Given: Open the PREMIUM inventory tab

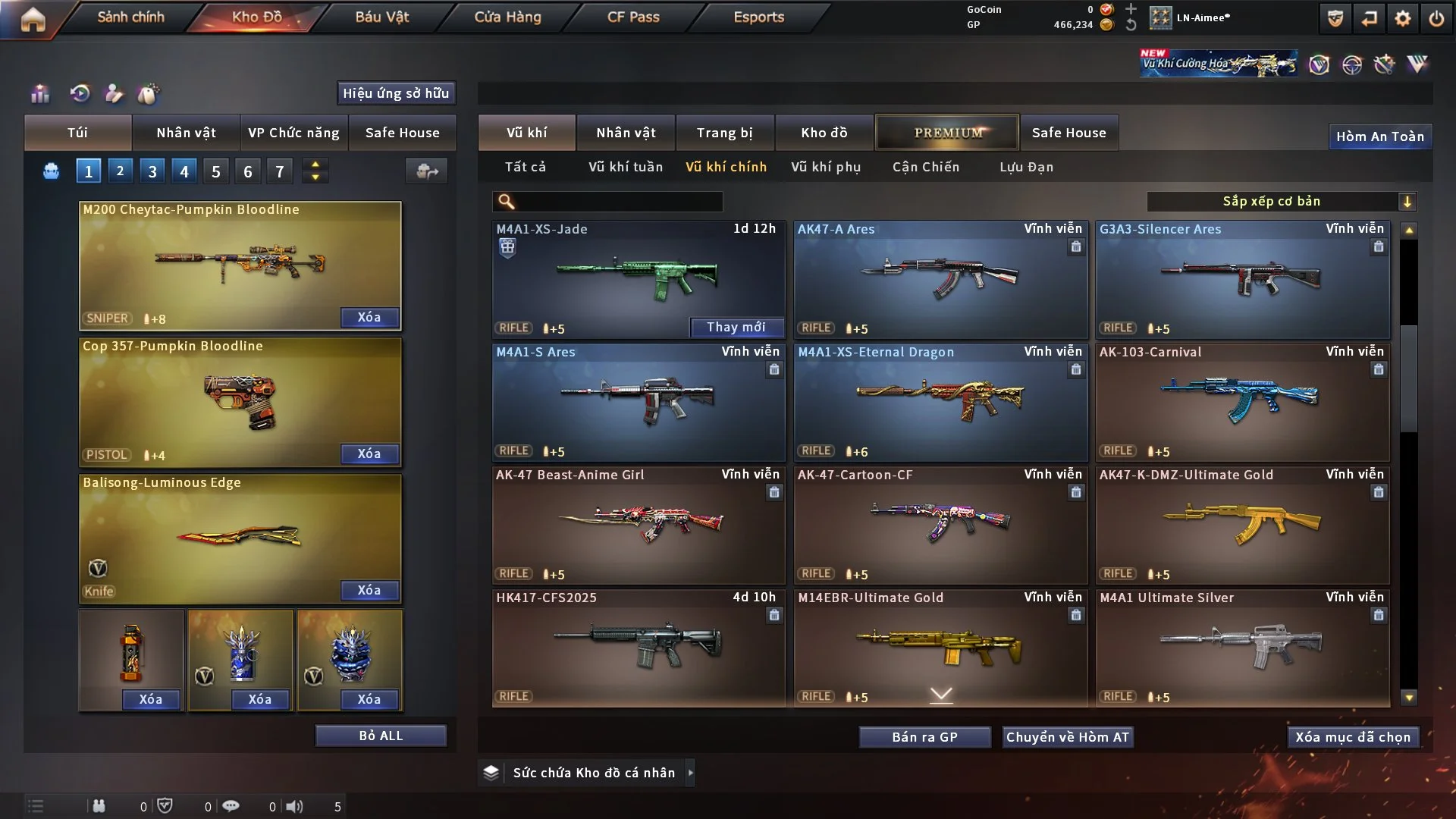Looking at the screenshot, I should point(947,133).
